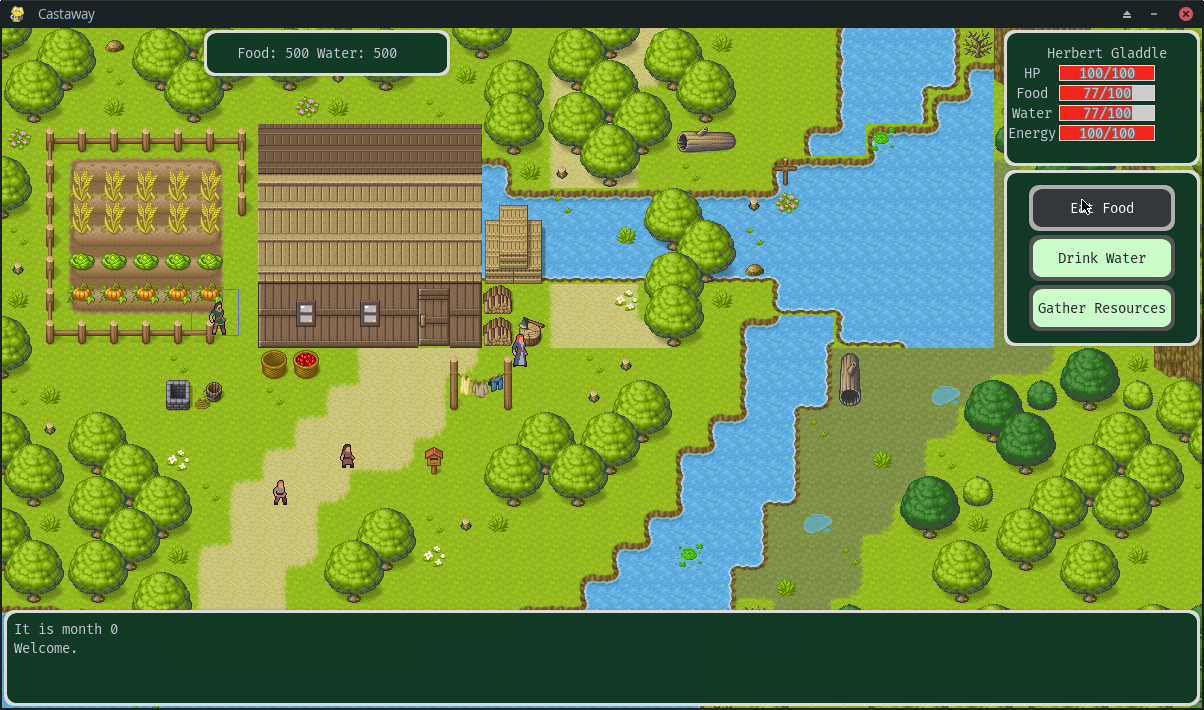
Task: Close the Castaway window
Action: click(1186, 14)
